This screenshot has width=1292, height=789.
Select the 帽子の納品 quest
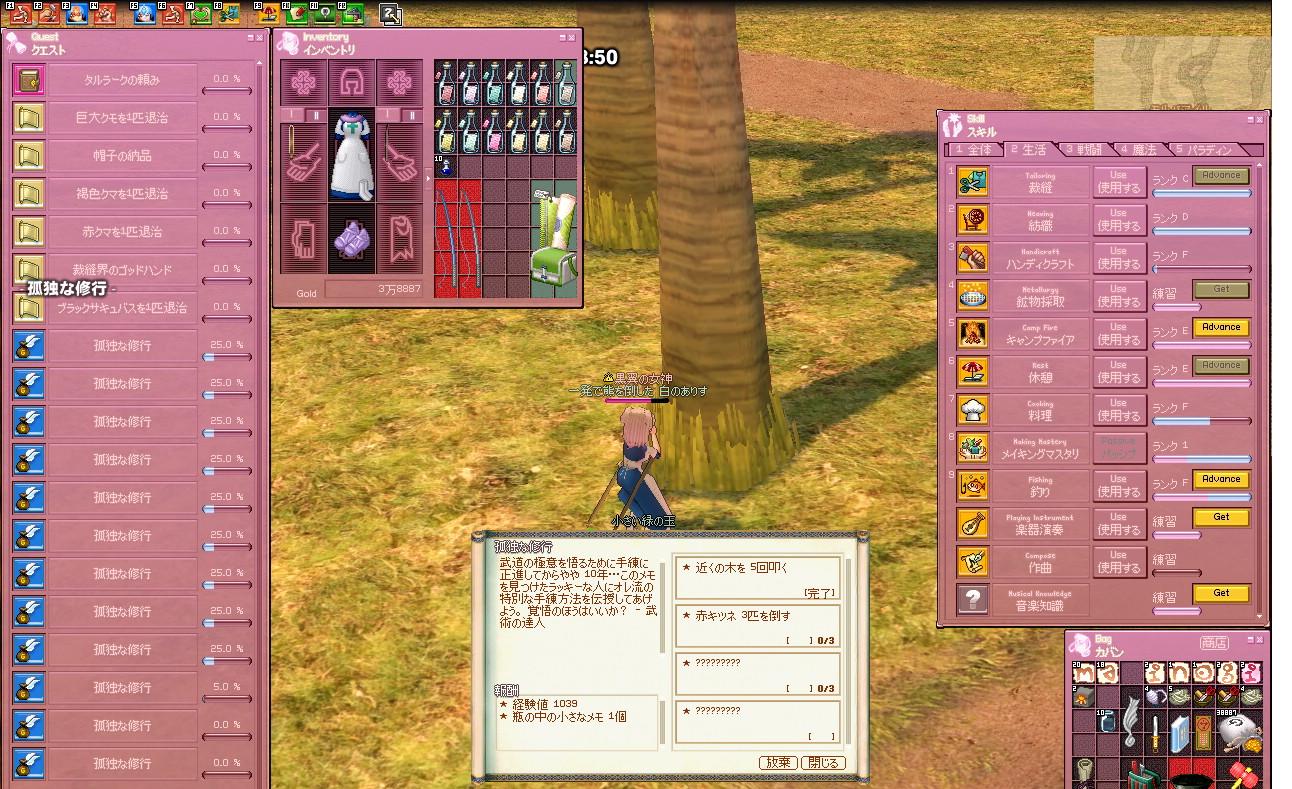122,156
